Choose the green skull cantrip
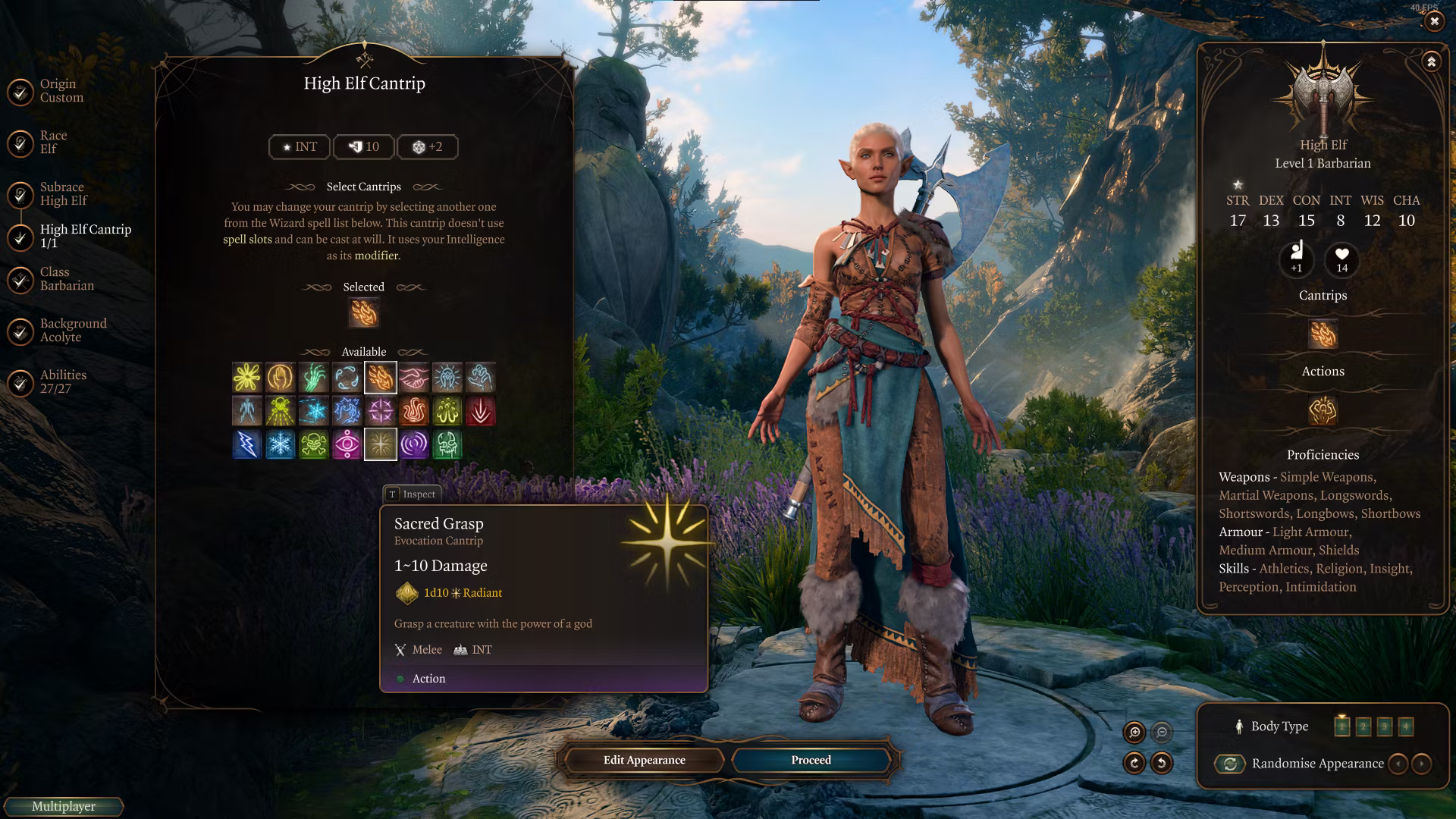Viewport: 1456px width, 819px height. (314, 444)
